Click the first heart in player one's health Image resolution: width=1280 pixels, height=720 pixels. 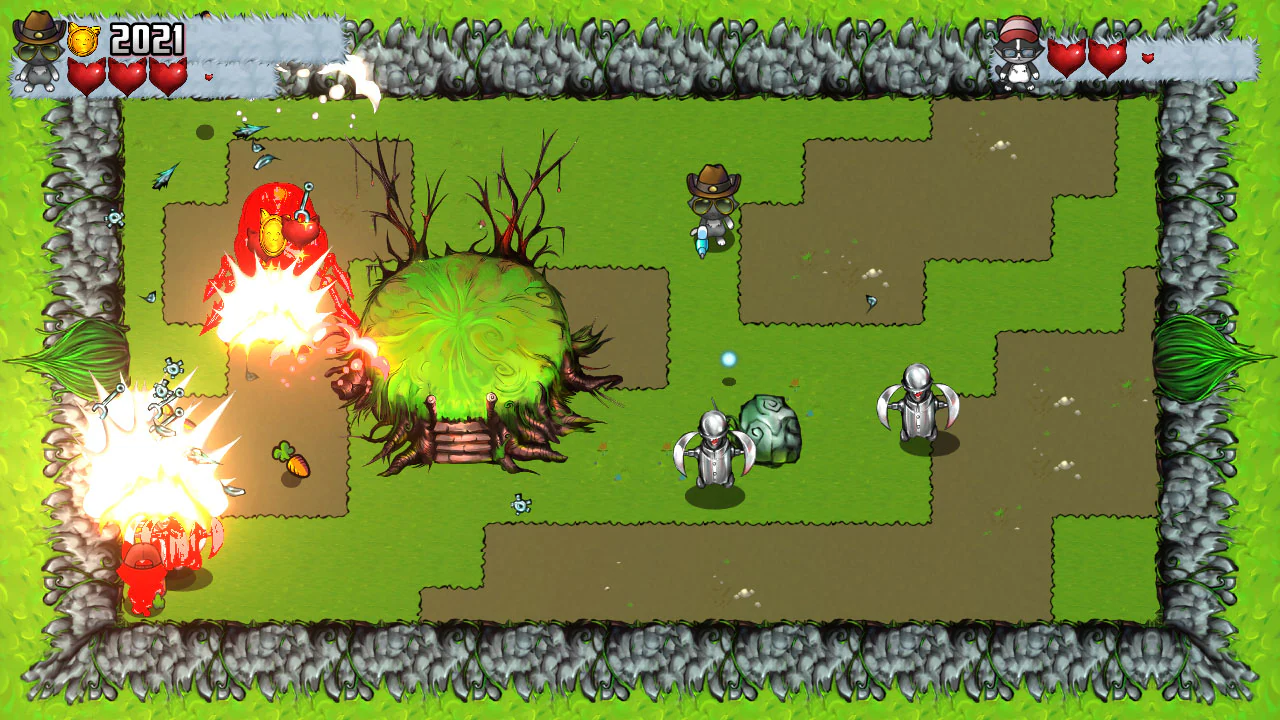pos(88,75)
